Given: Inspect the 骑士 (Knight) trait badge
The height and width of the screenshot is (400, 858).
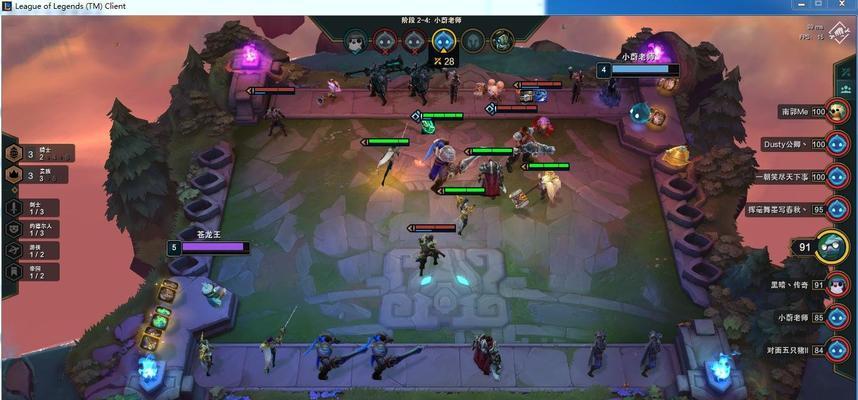Looking at the screenshot, I should 14,153.
